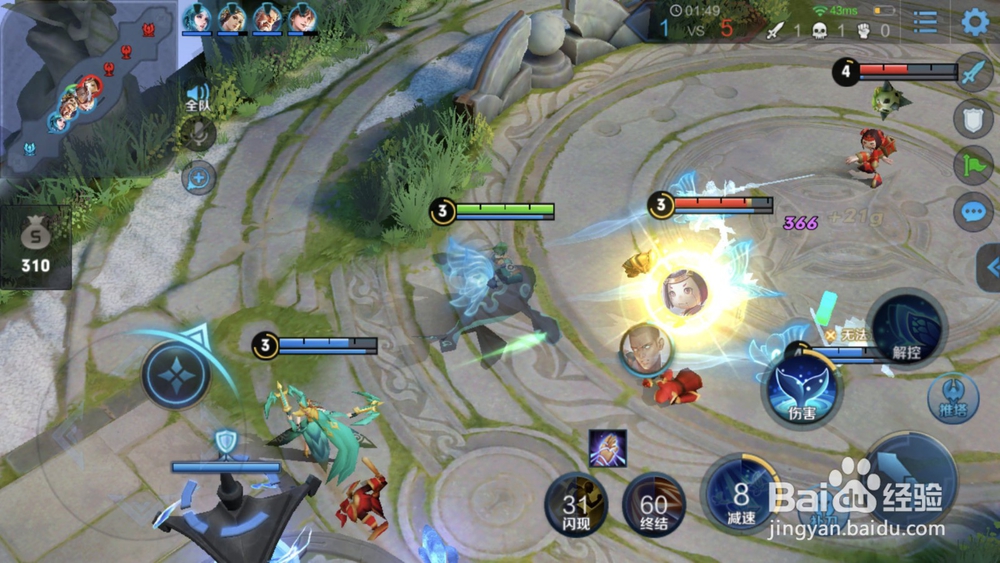The image size is (1000, 563).
Task: Open the quick chat bubble
Action: [x=974, y=211]
